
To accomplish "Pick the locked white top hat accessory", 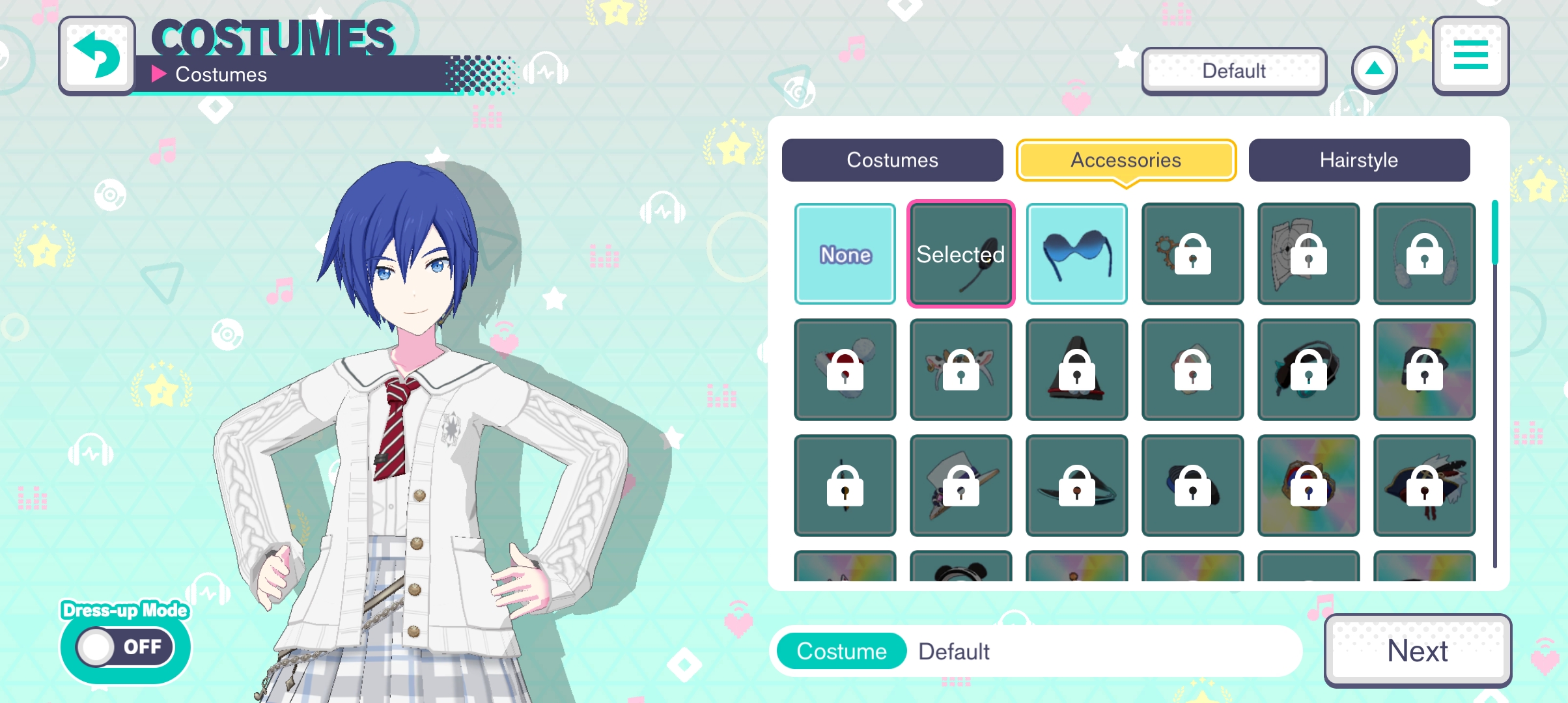I will tap(960, 486).
